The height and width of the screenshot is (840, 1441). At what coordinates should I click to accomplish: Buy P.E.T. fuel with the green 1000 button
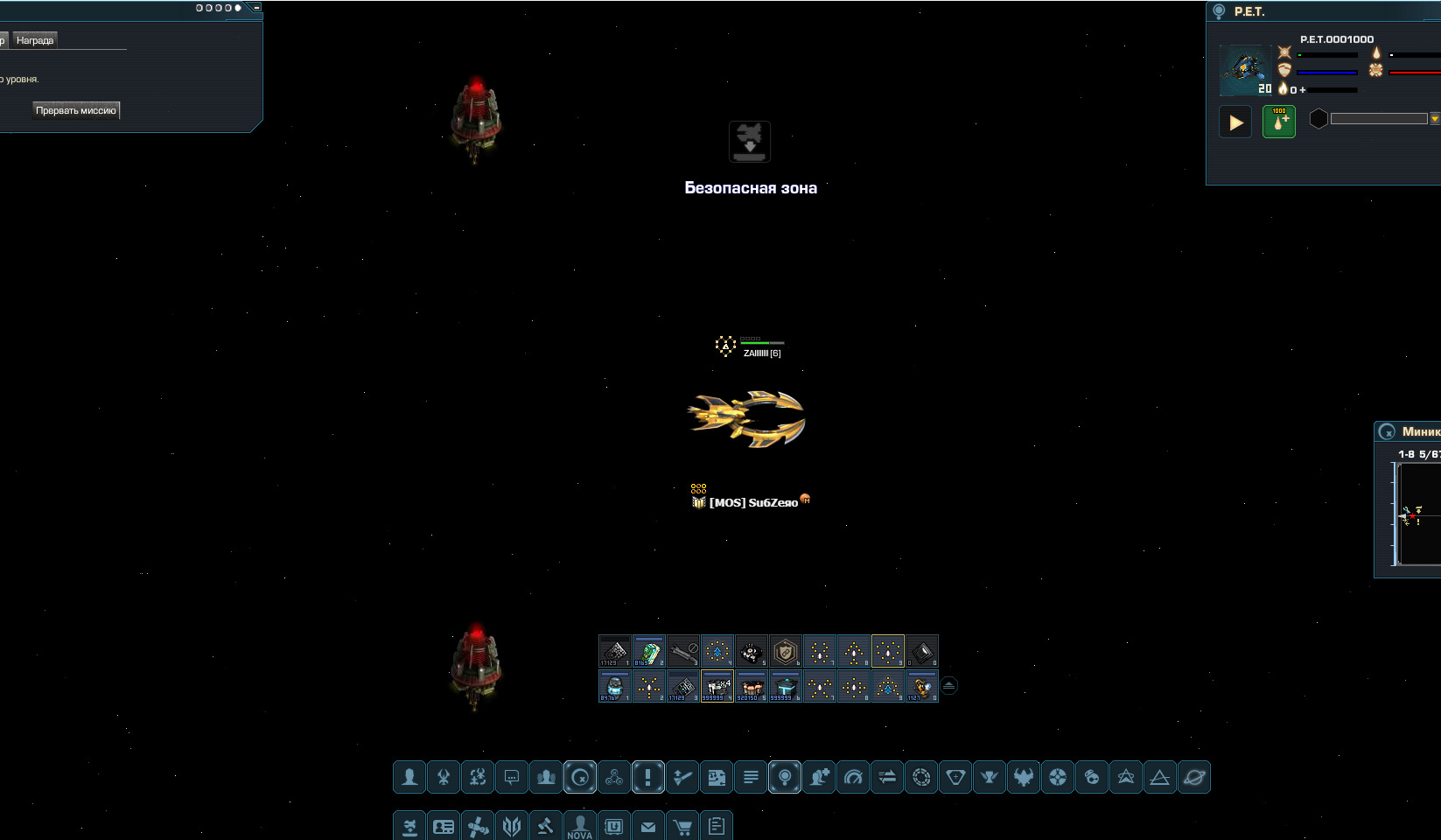coord(1279,122)
